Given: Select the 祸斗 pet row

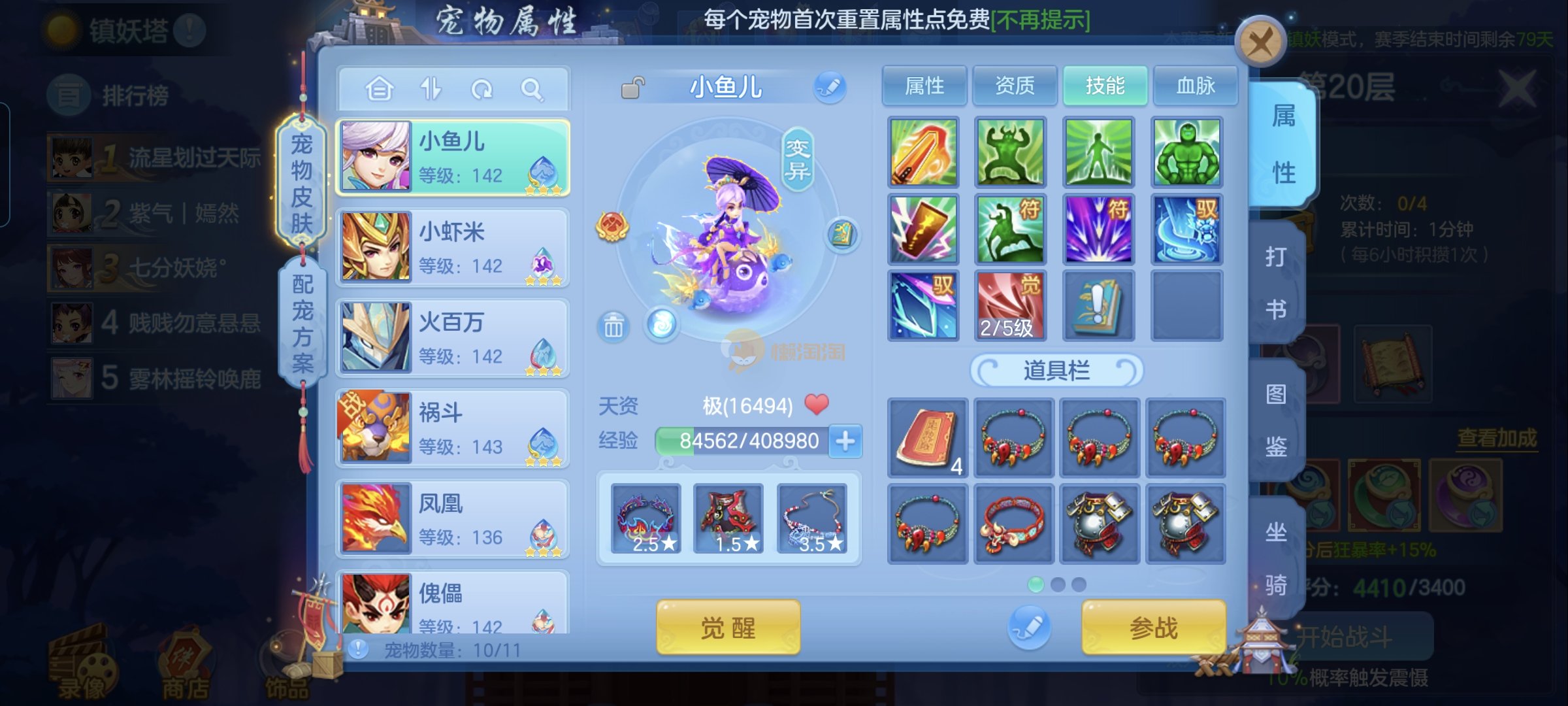Looking at the screenshot, I should pos(452,428).
